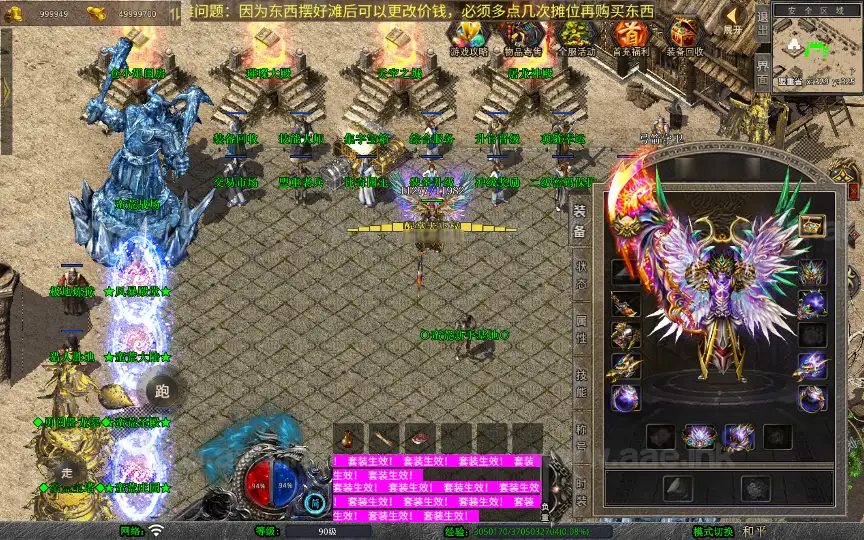Open the 游戏攻略 game guide icon
This screenshot has height=540, width=864.
[x=469, y=37]
